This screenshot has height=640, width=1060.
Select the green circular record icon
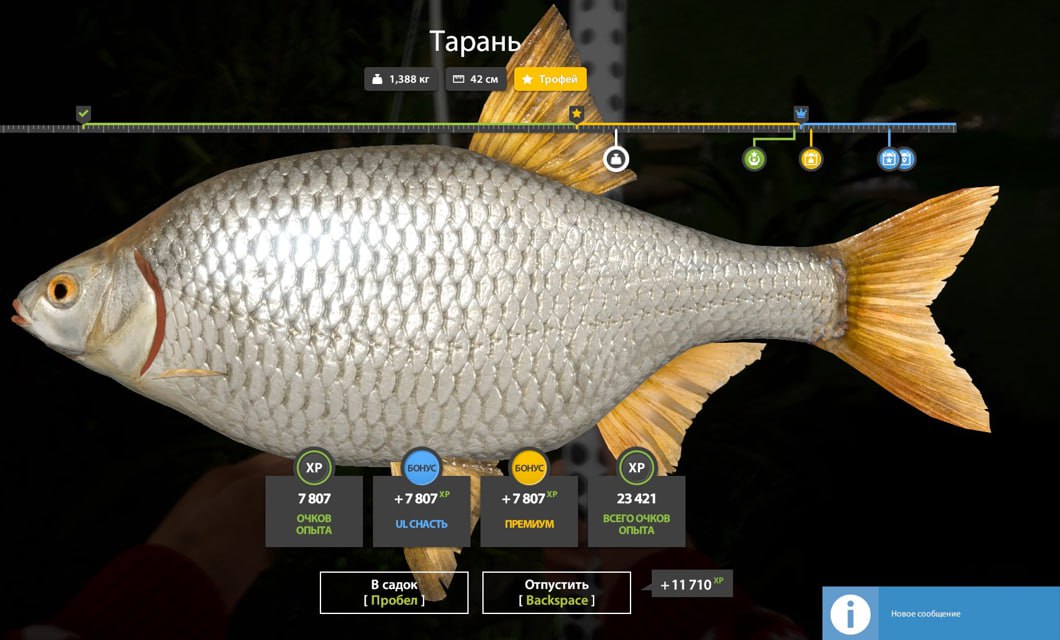point(754,158)
